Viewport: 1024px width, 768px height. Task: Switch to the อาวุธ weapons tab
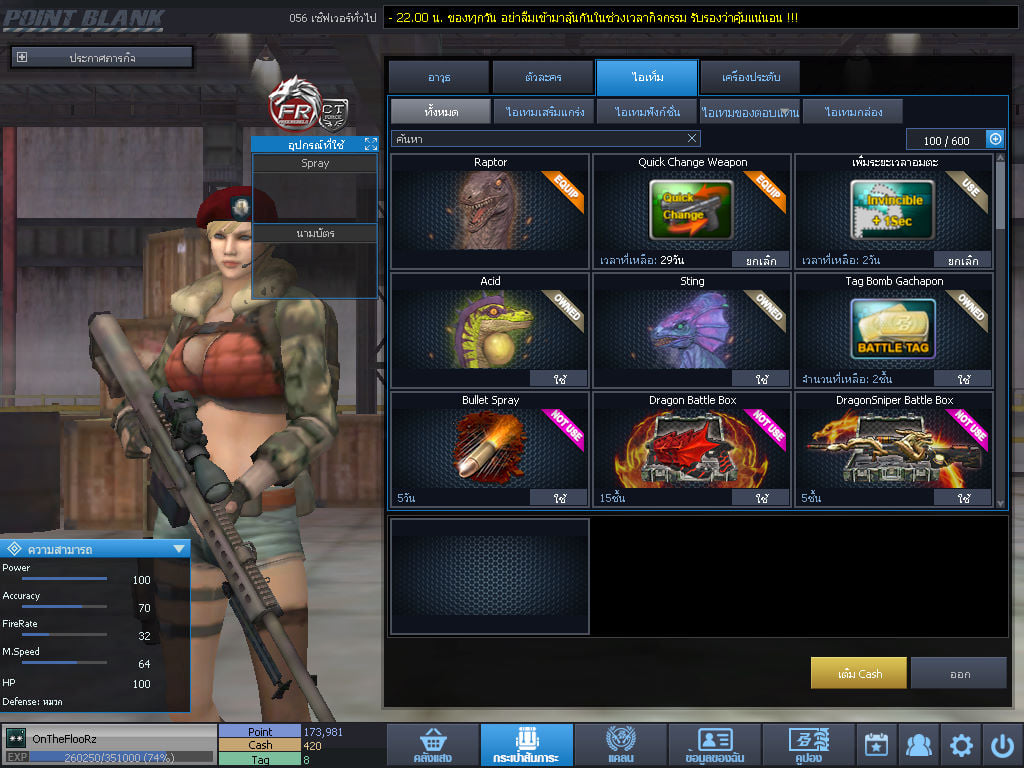(439, 77)
